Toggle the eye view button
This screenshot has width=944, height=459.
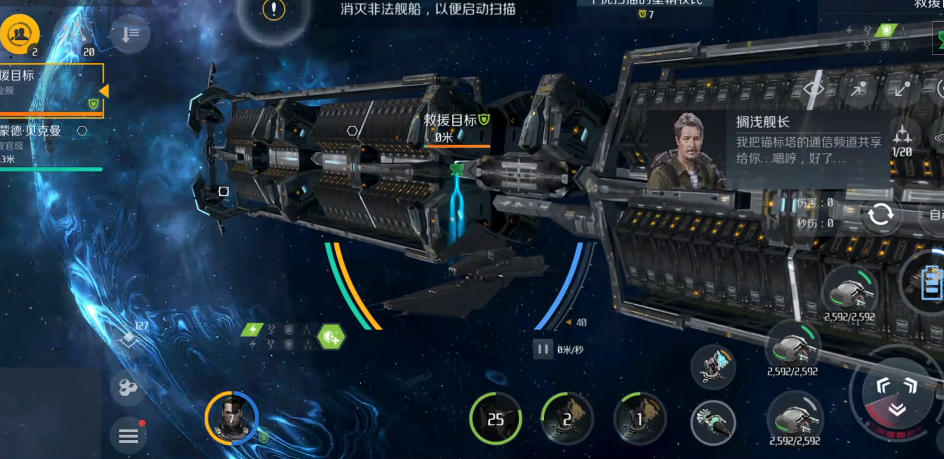[813, 89]
